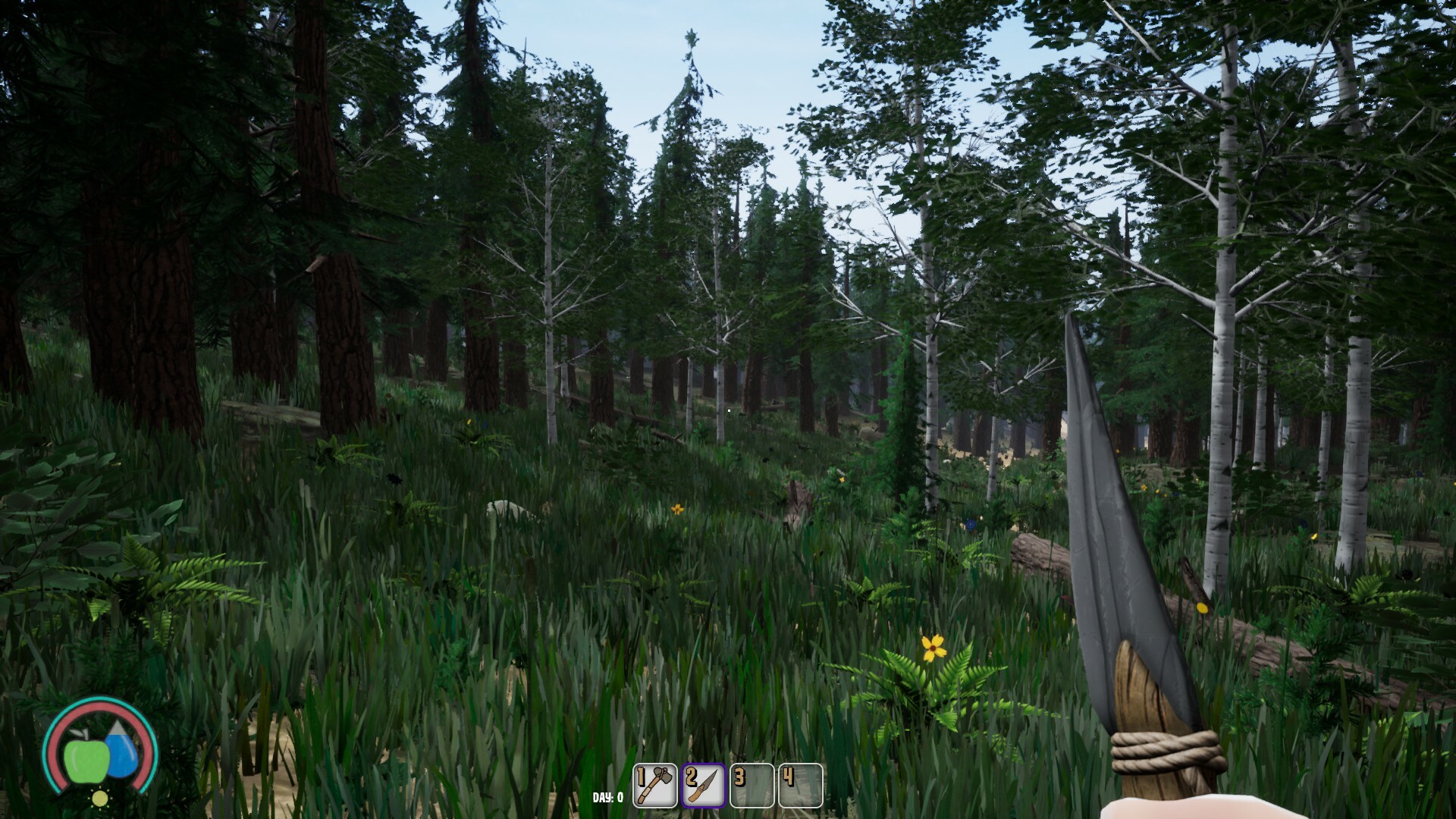Select the stone axe in hotbar slot 1

click(654, 785)
